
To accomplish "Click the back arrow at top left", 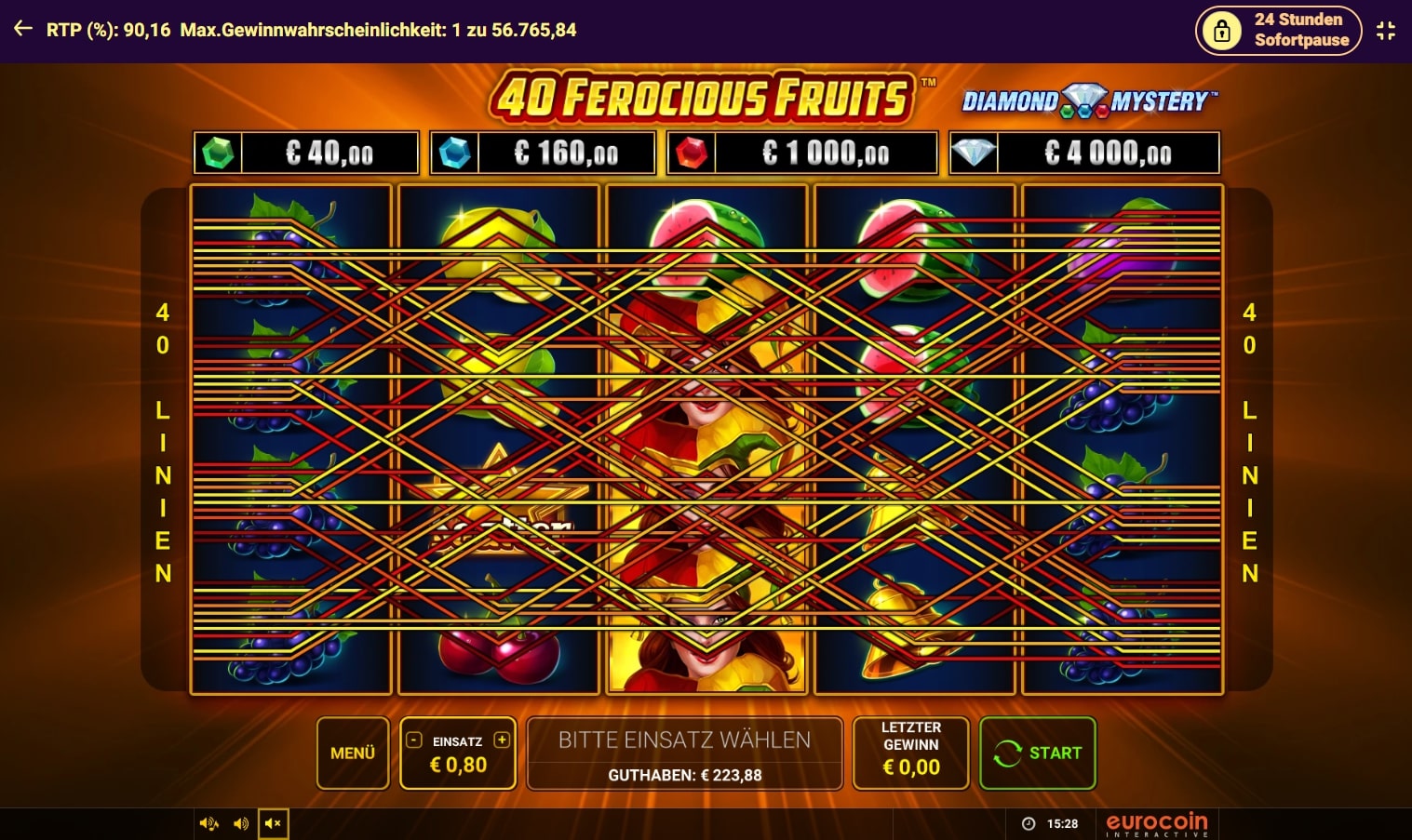I will click(21, 29).
